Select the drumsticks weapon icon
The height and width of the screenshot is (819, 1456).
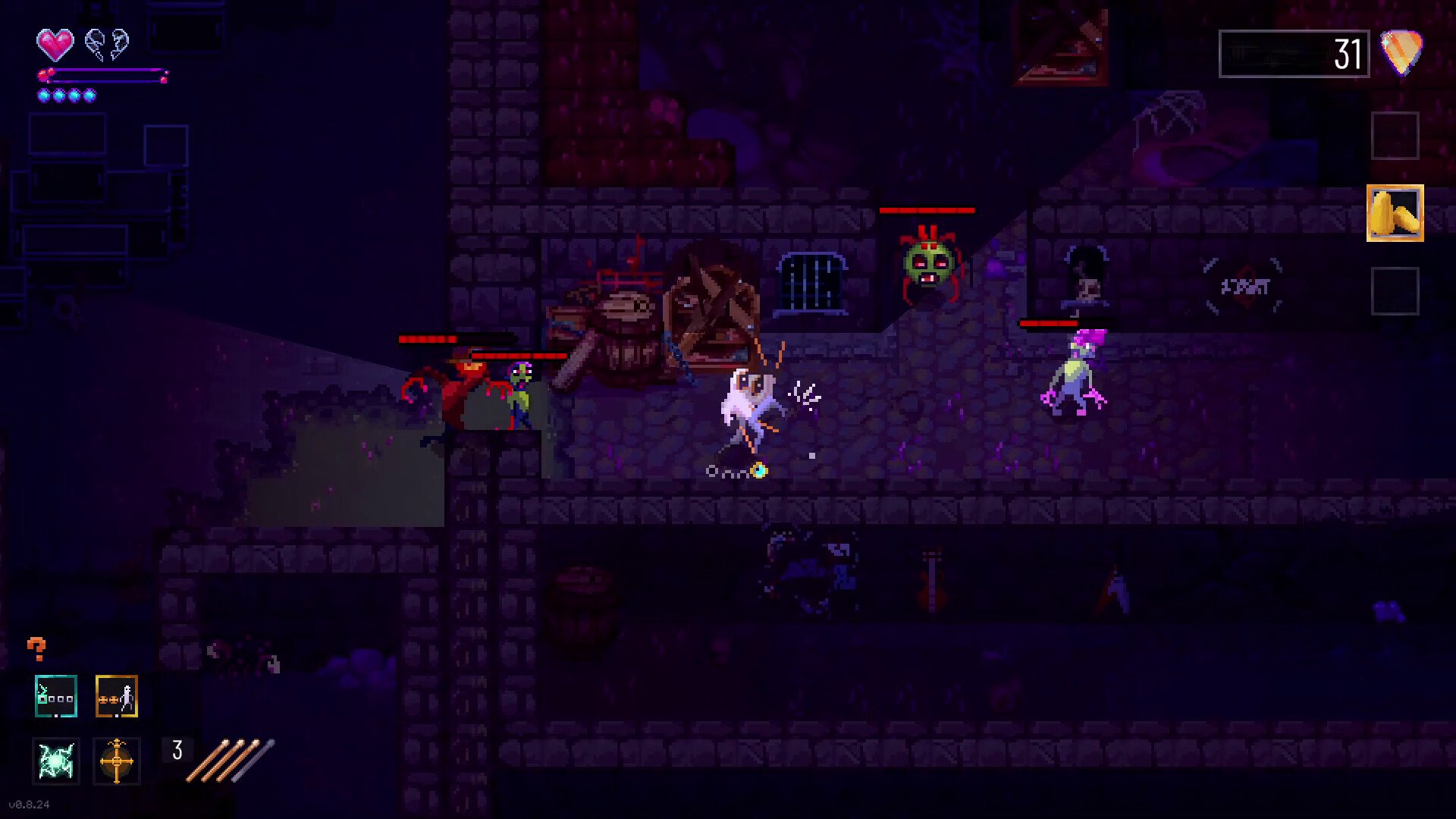click(231, 759)
